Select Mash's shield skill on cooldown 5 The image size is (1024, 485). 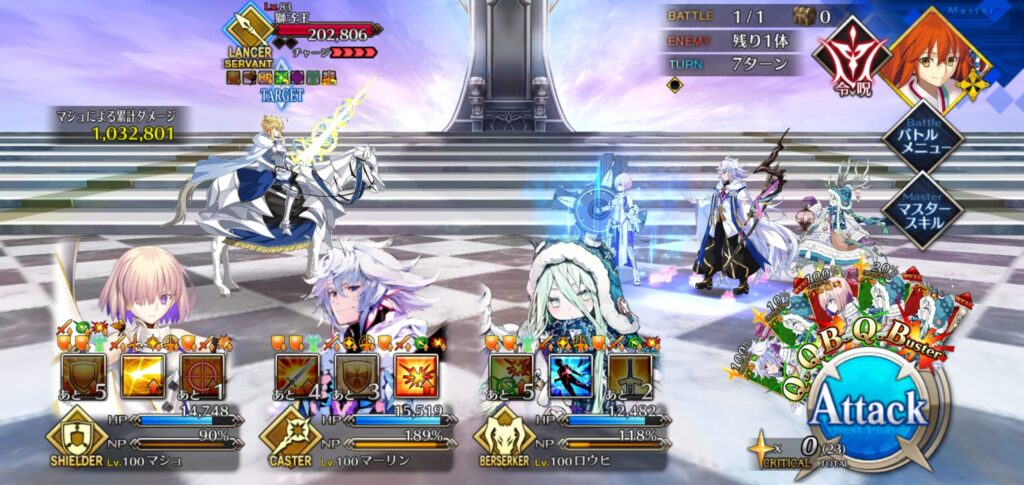tap(84, 376)
